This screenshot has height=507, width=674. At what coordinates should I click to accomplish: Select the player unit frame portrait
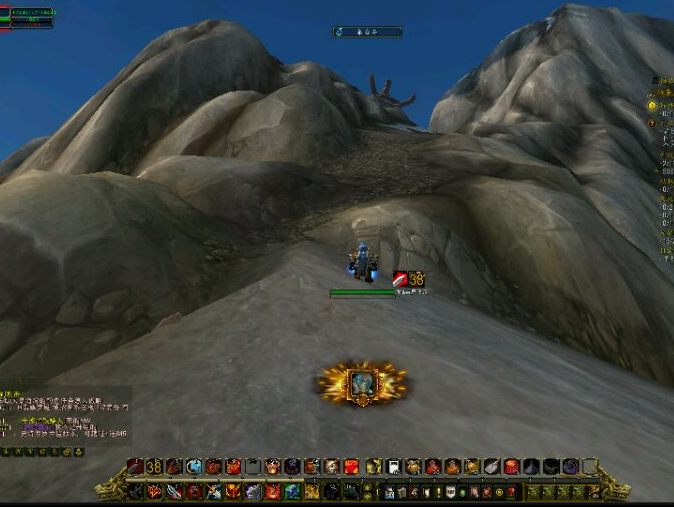(4, 17)
